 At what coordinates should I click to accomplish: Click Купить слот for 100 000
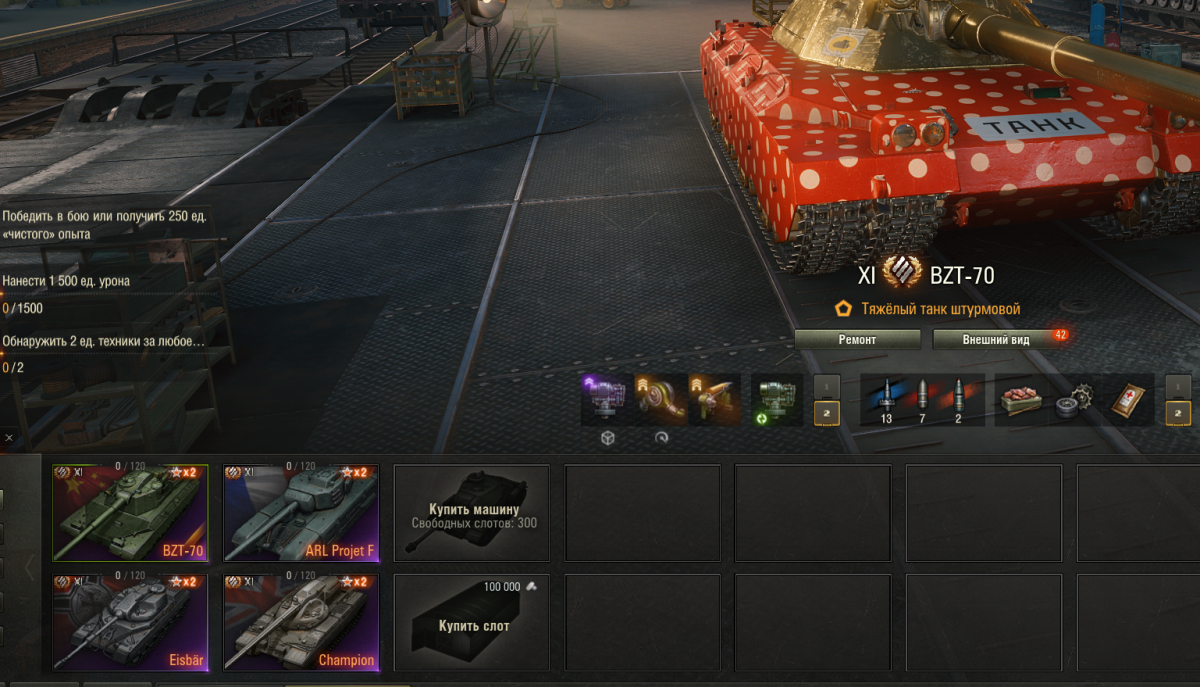[x=472, y=622]
